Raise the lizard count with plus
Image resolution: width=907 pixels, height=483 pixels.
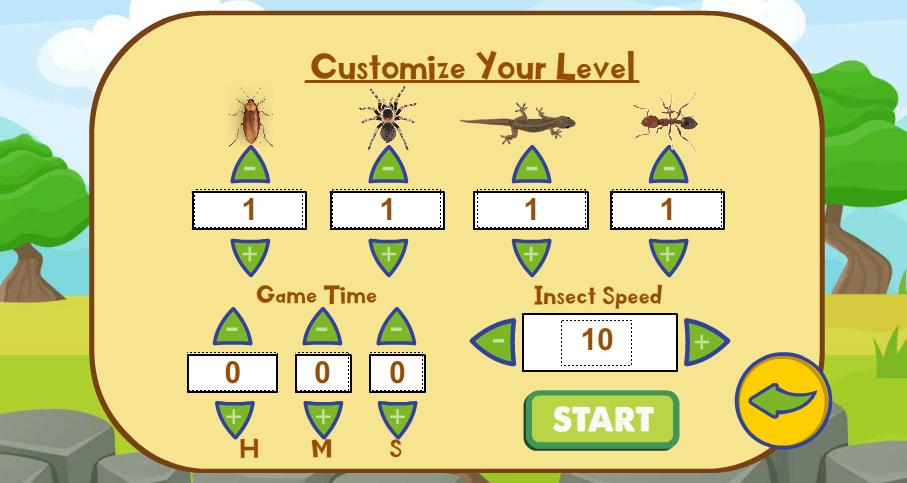coord(531,255)
